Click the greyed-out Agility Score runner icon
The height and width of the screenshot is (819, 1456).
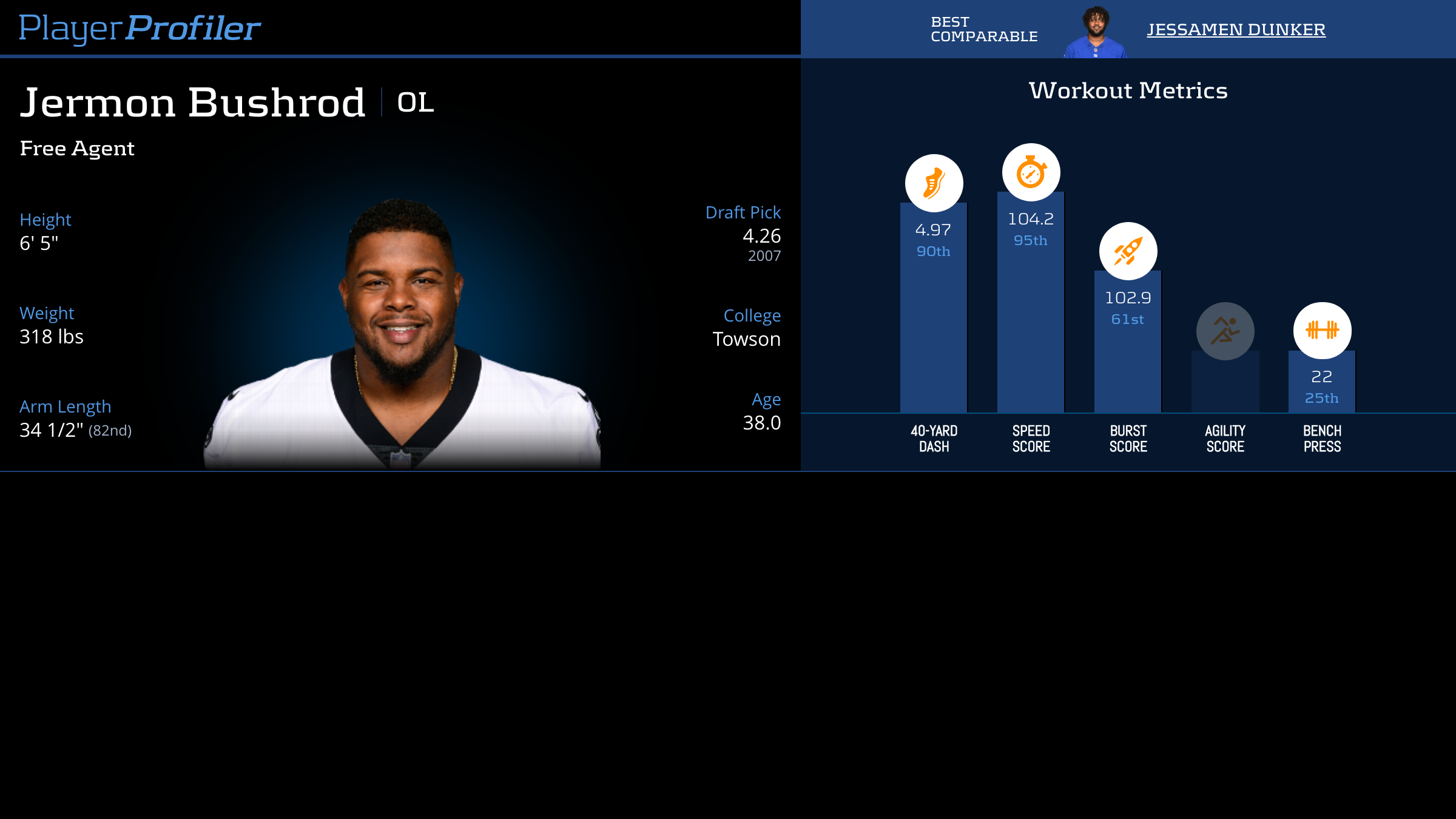click(1225, 331)
